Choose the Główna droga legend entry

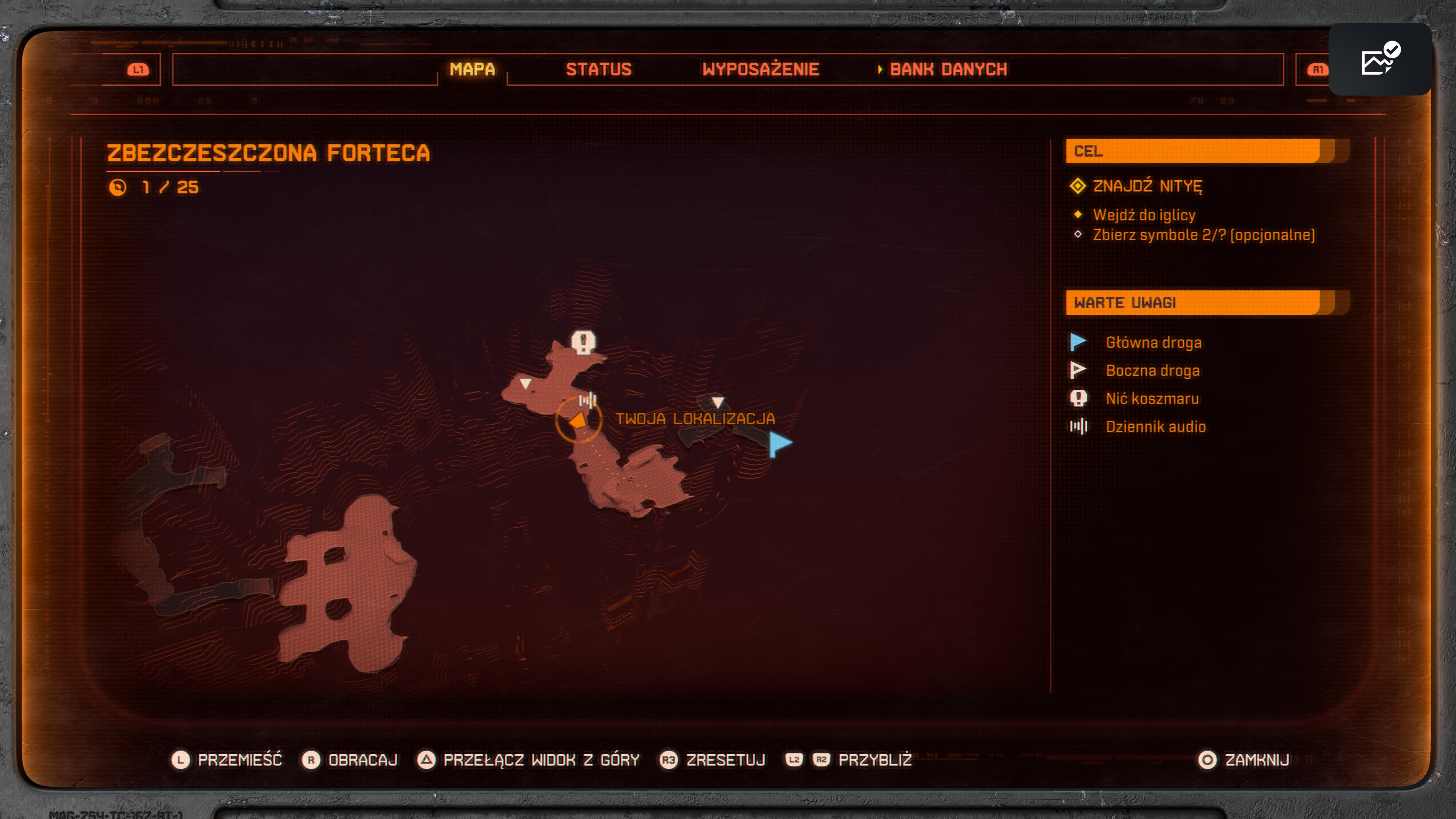[1153, 342]
